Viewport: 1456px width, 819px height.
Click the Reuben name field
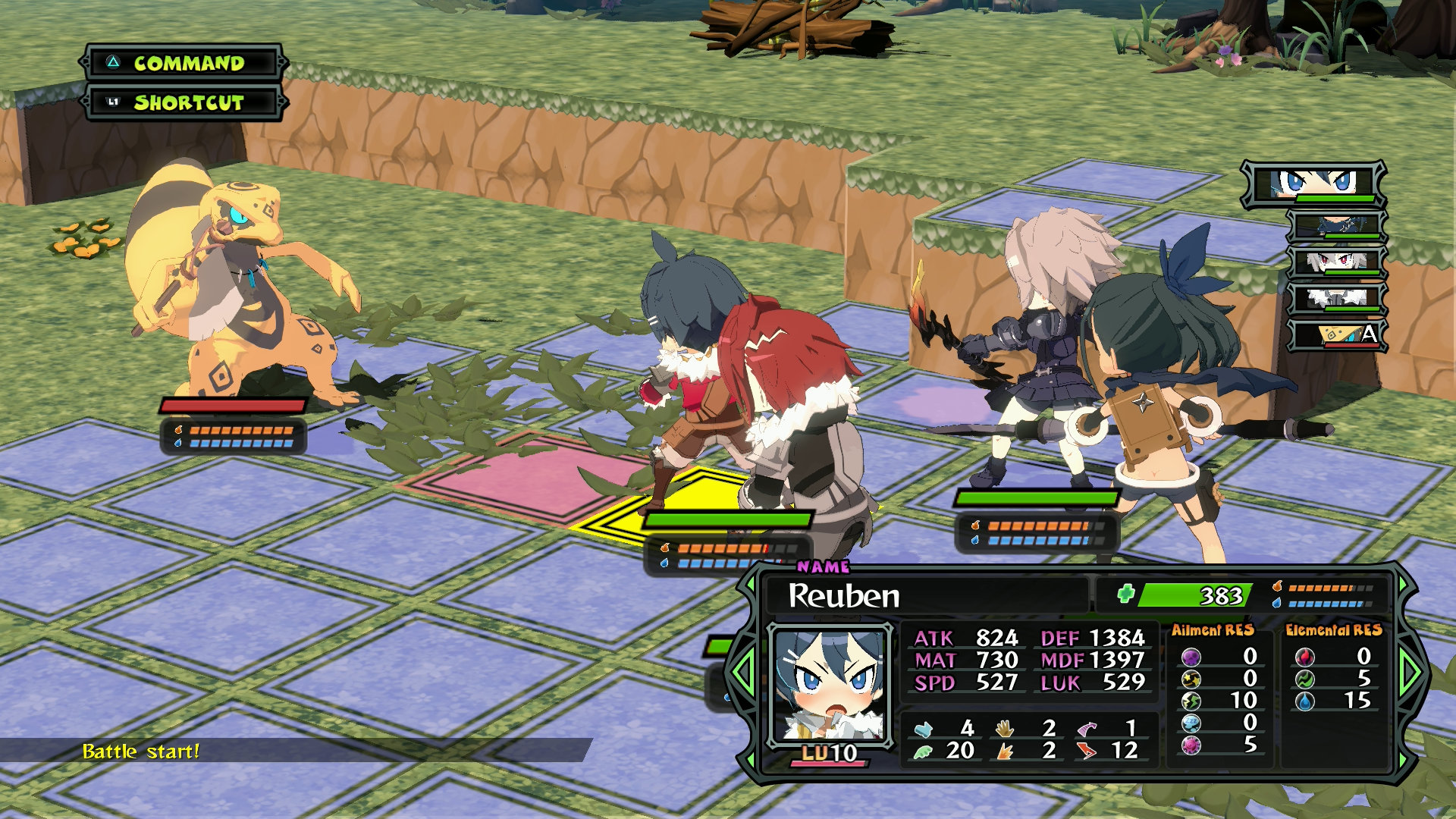point(925,595)
